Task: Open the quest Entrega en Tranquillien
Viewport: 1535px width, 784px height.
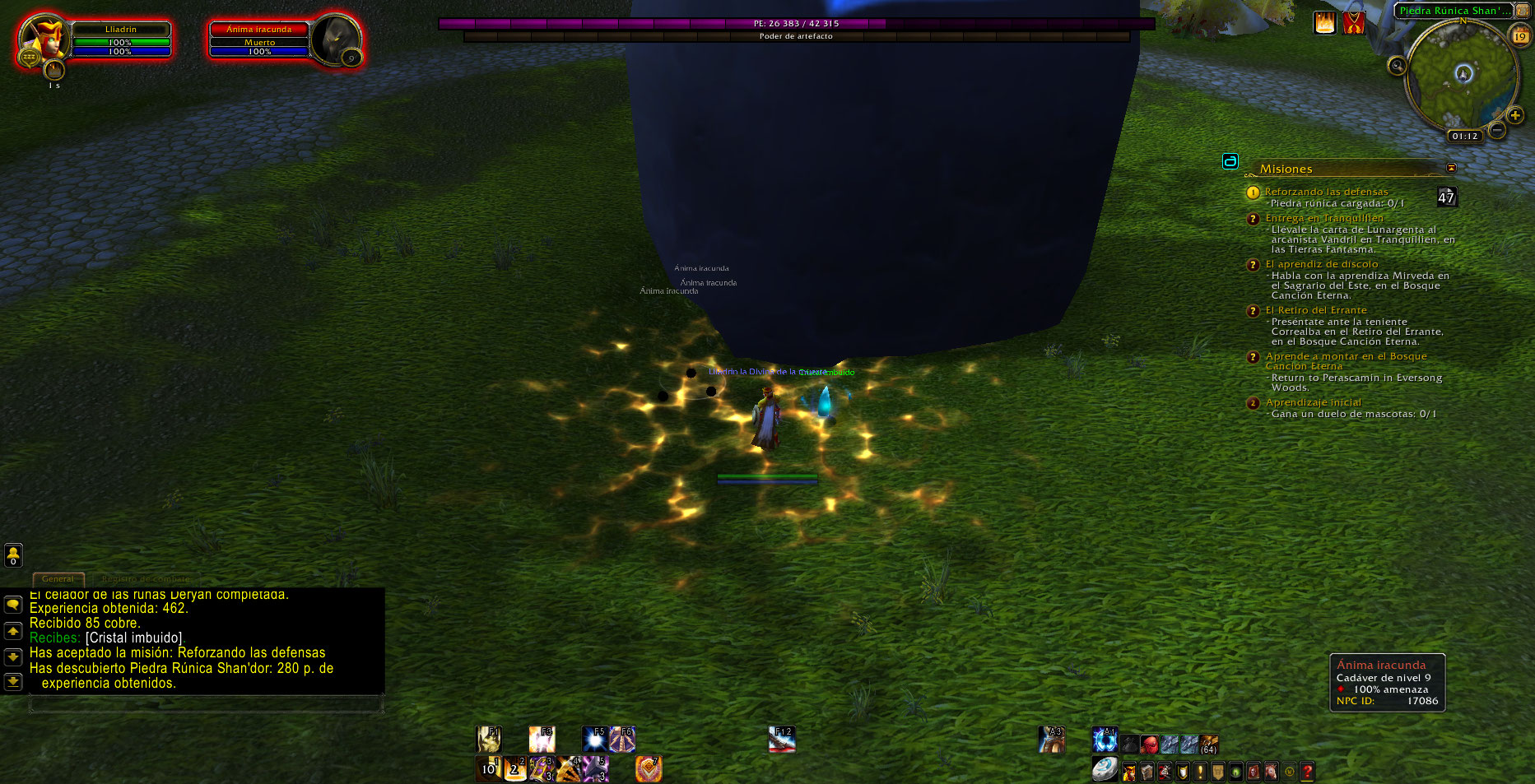Action: coord(1323,218)
